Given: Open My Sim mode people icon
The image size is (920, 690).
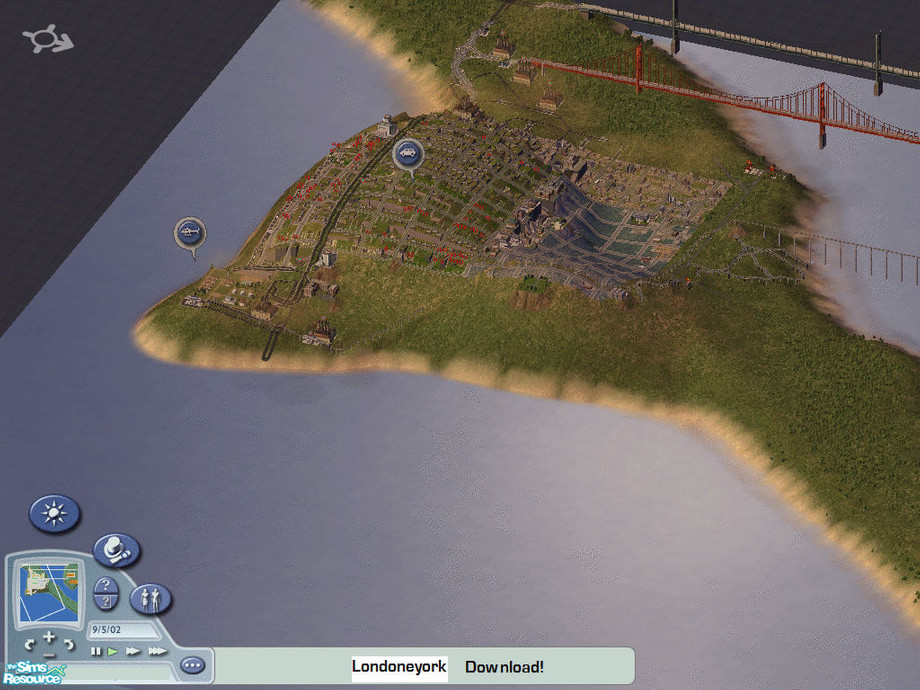Looking at the screenshot, I should pos(151,599).
